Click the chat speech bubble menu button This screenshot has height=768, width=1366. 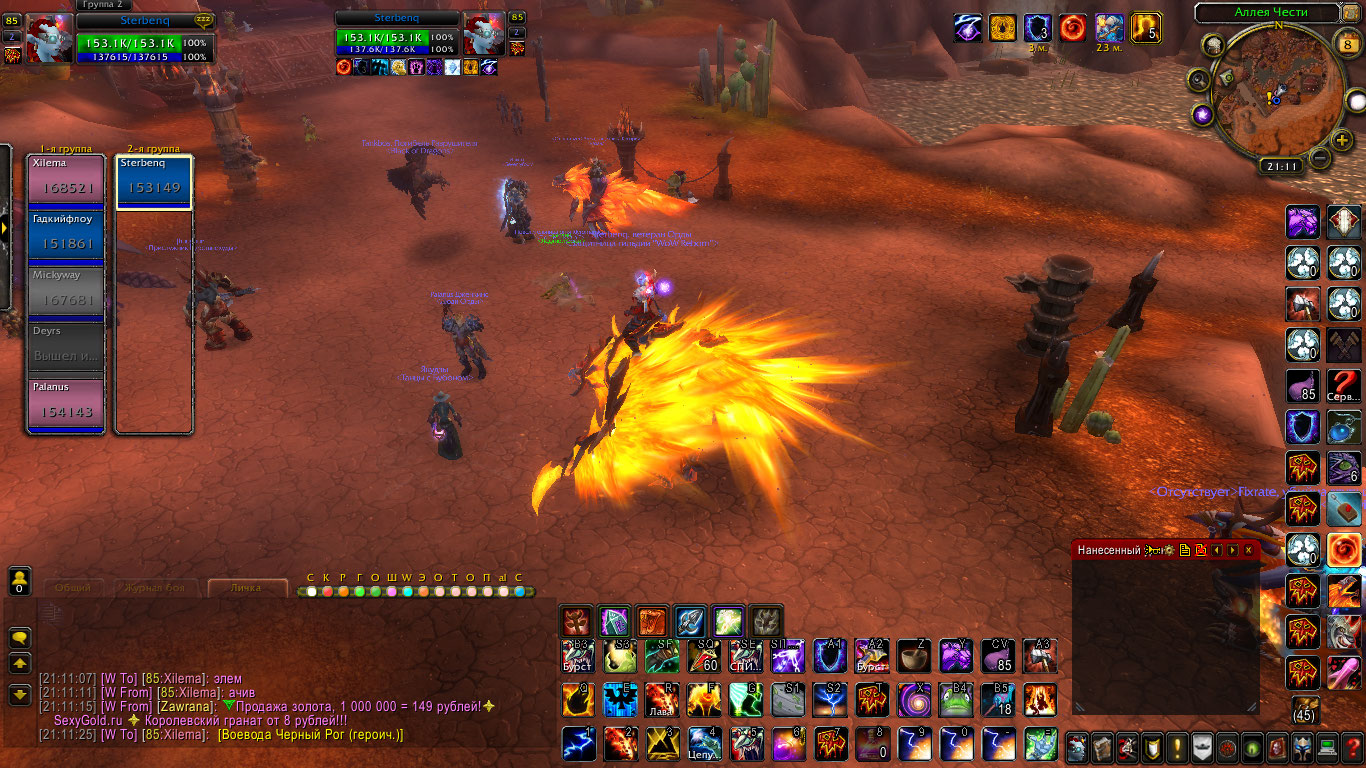click(x=20, y=637)
